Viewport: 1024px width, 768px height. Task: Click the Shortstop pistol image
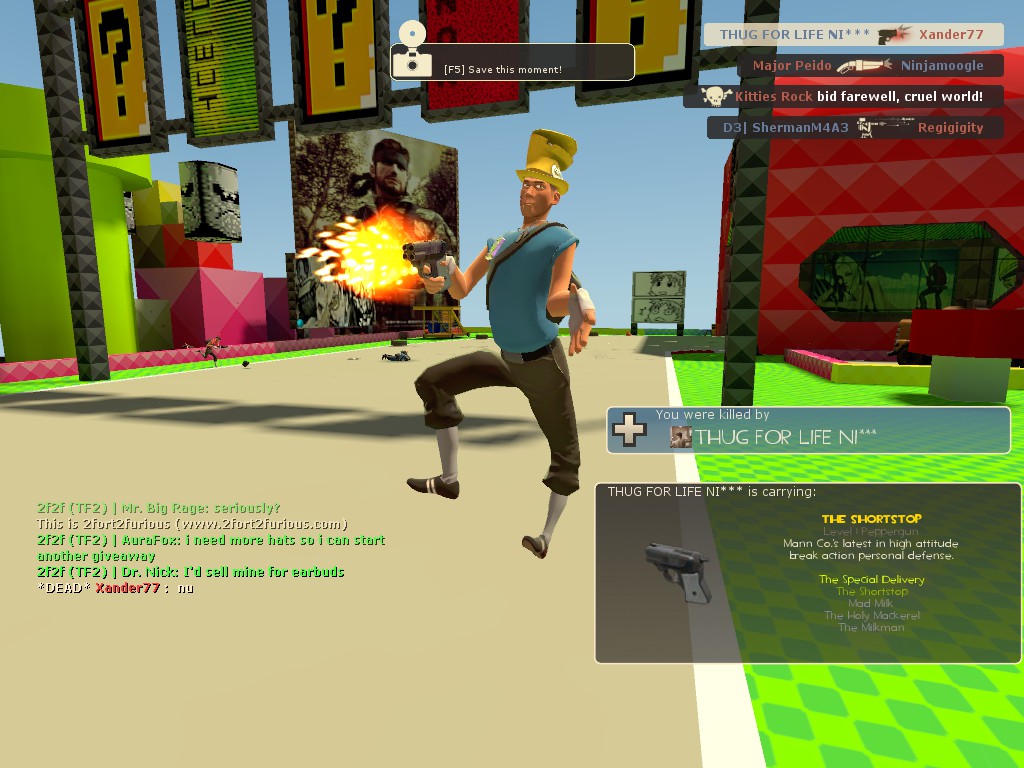[x=678, y=571]
